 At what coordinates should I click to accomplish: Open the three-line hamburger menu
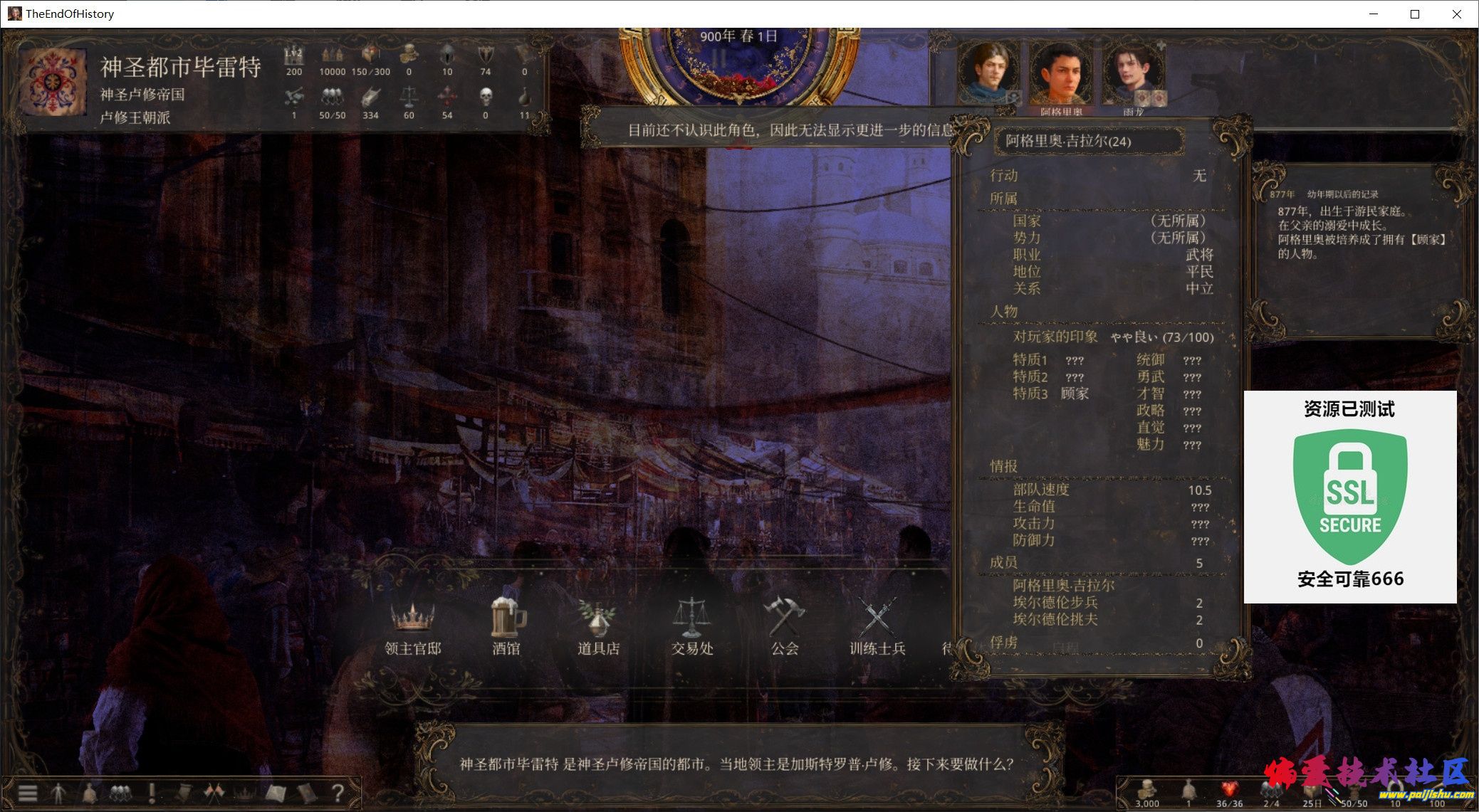pyautogui.click(x=28, y=793)
